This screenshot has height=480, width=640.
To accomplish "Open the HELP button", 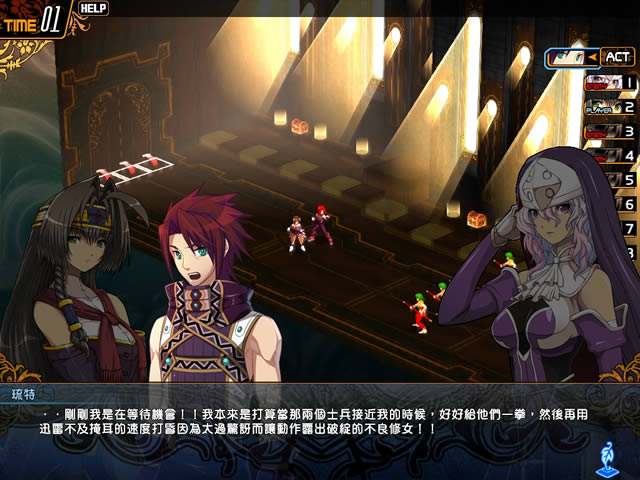I will 93,8.
